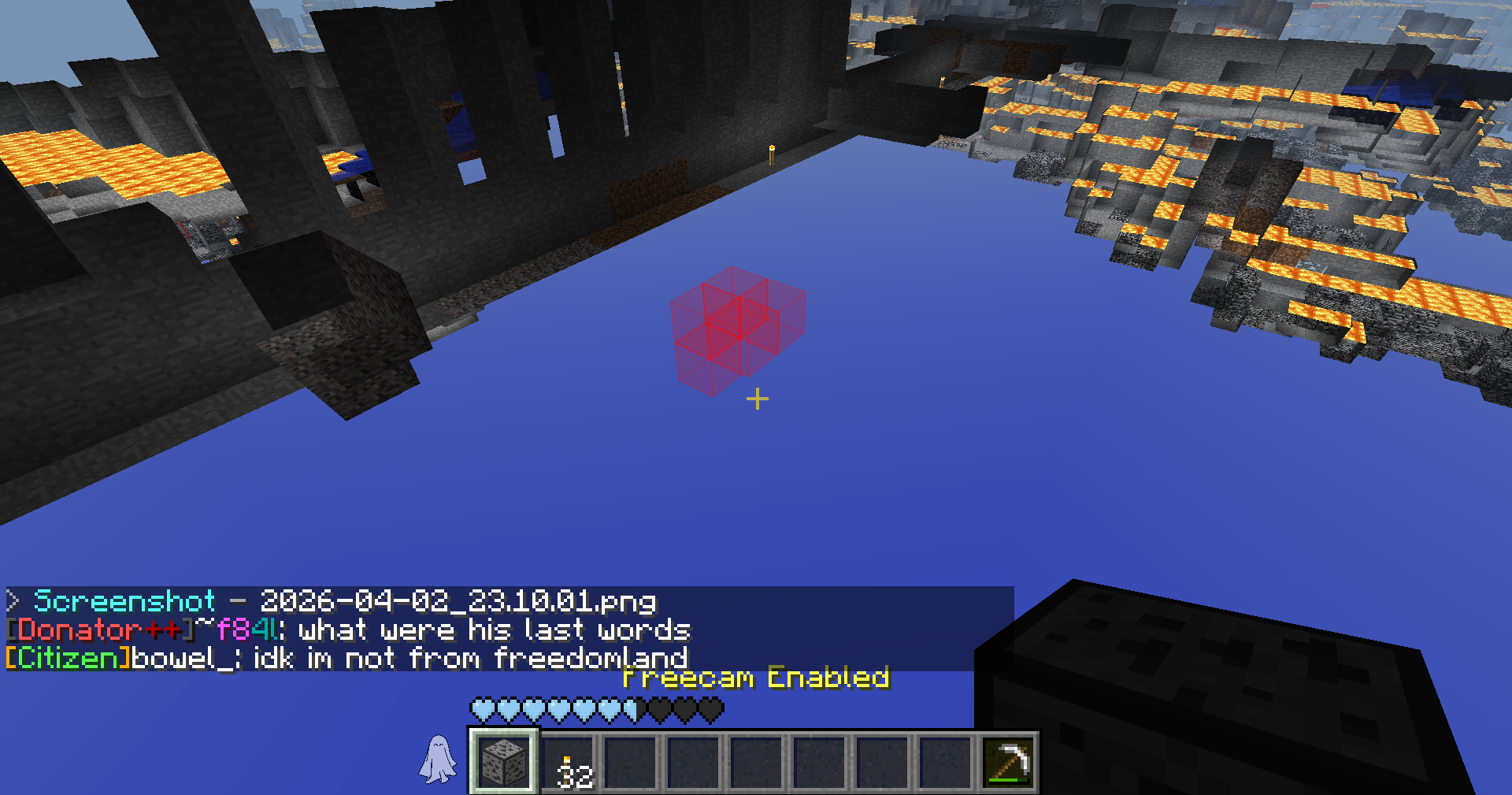Select the bedrock block hotbar slot
The image size is (1512, 795).
tap(504, 762)
